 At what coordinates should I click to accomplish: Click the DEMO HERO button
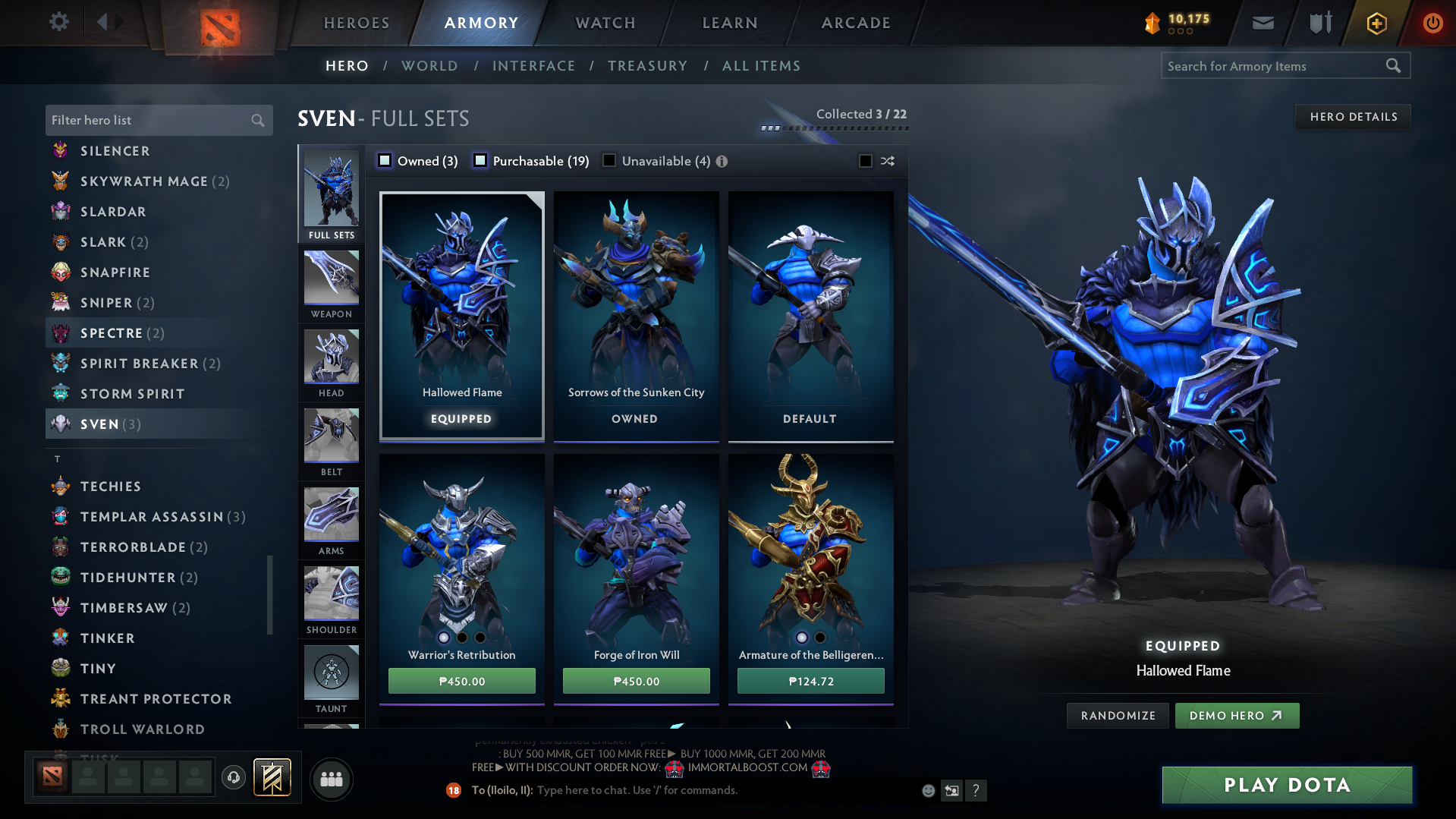click(x=1237, y=715)
